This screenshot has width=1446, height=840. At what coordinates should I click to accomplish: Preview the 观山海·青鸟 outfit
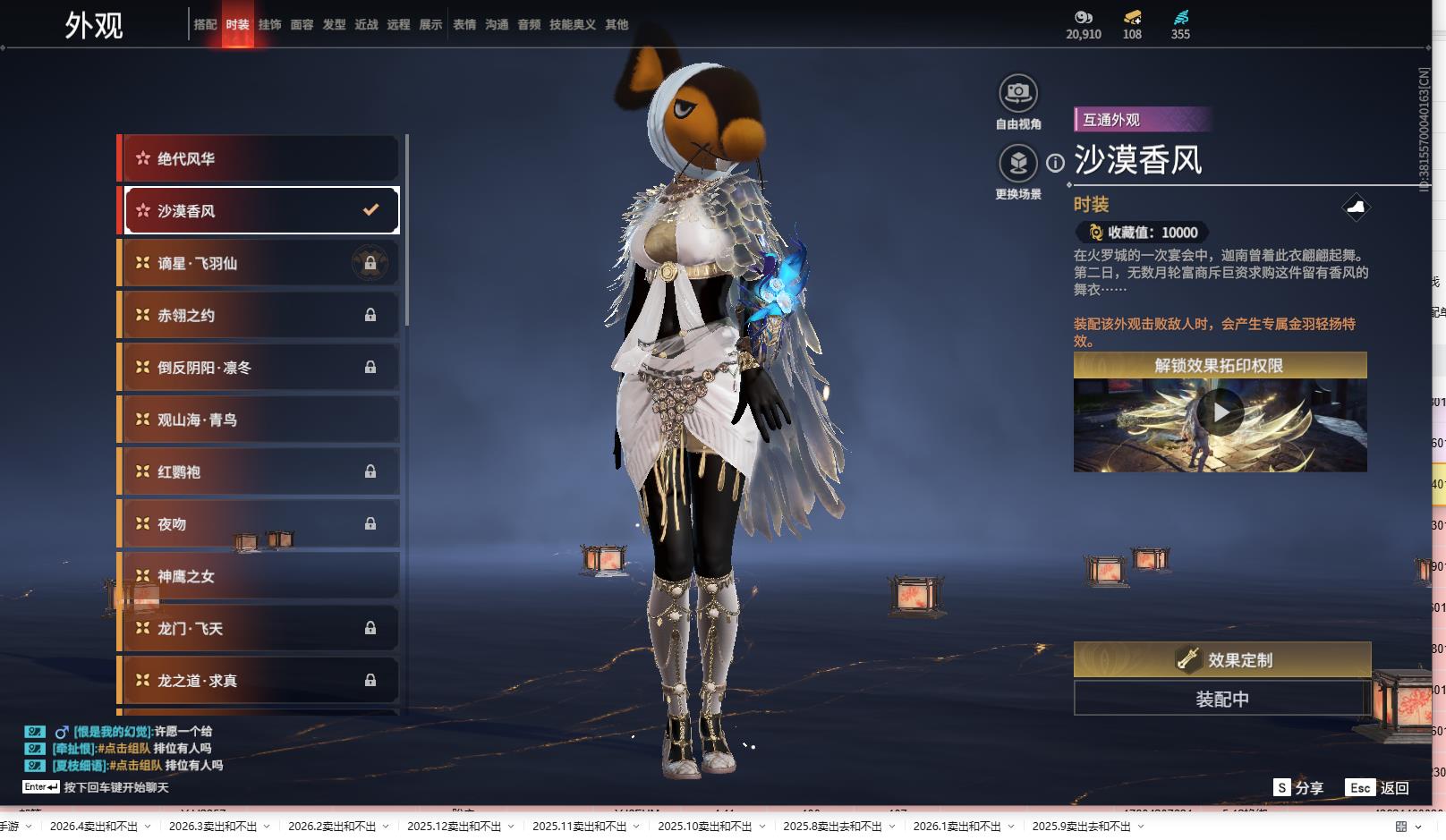click(259, 420)
